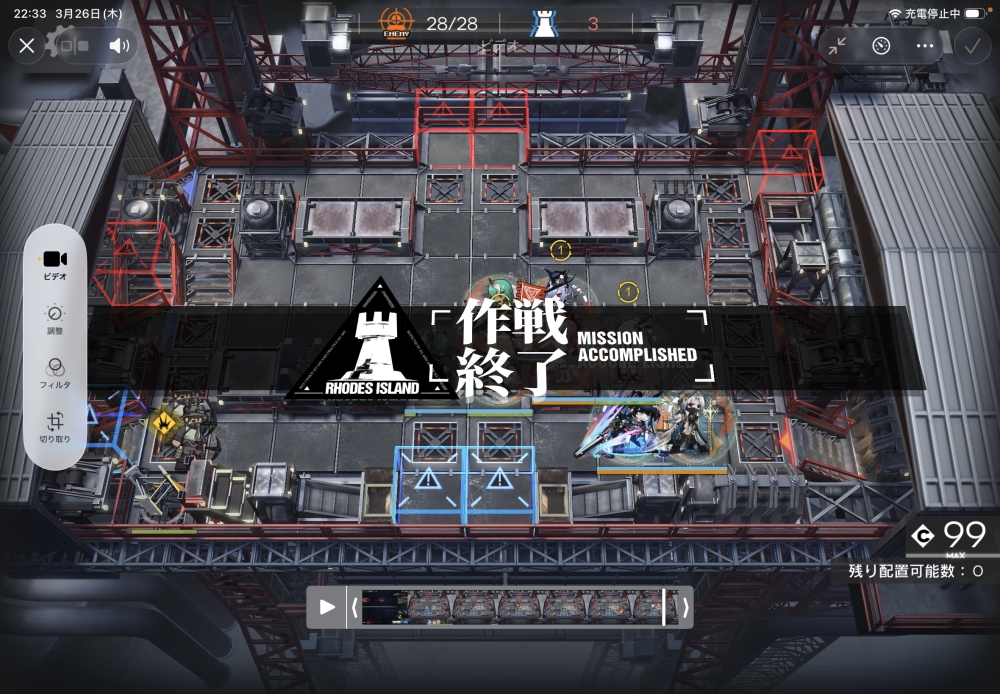
Task: Click the right trim handle of the timeline
Action: click(x=685, y=606)
